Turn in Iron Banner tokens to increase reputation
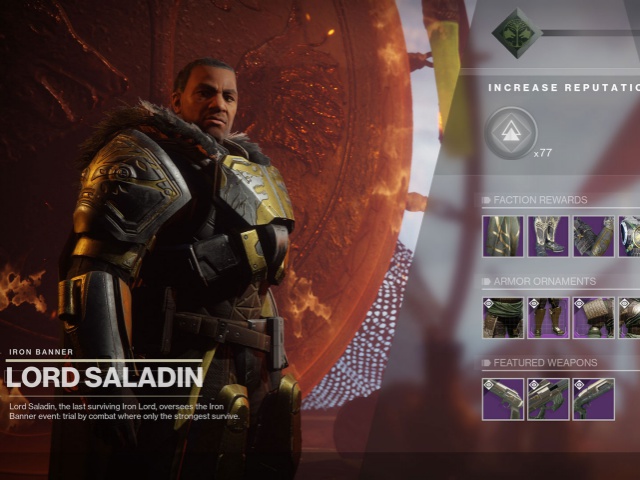640x480 pixels. tap(512, 133)
